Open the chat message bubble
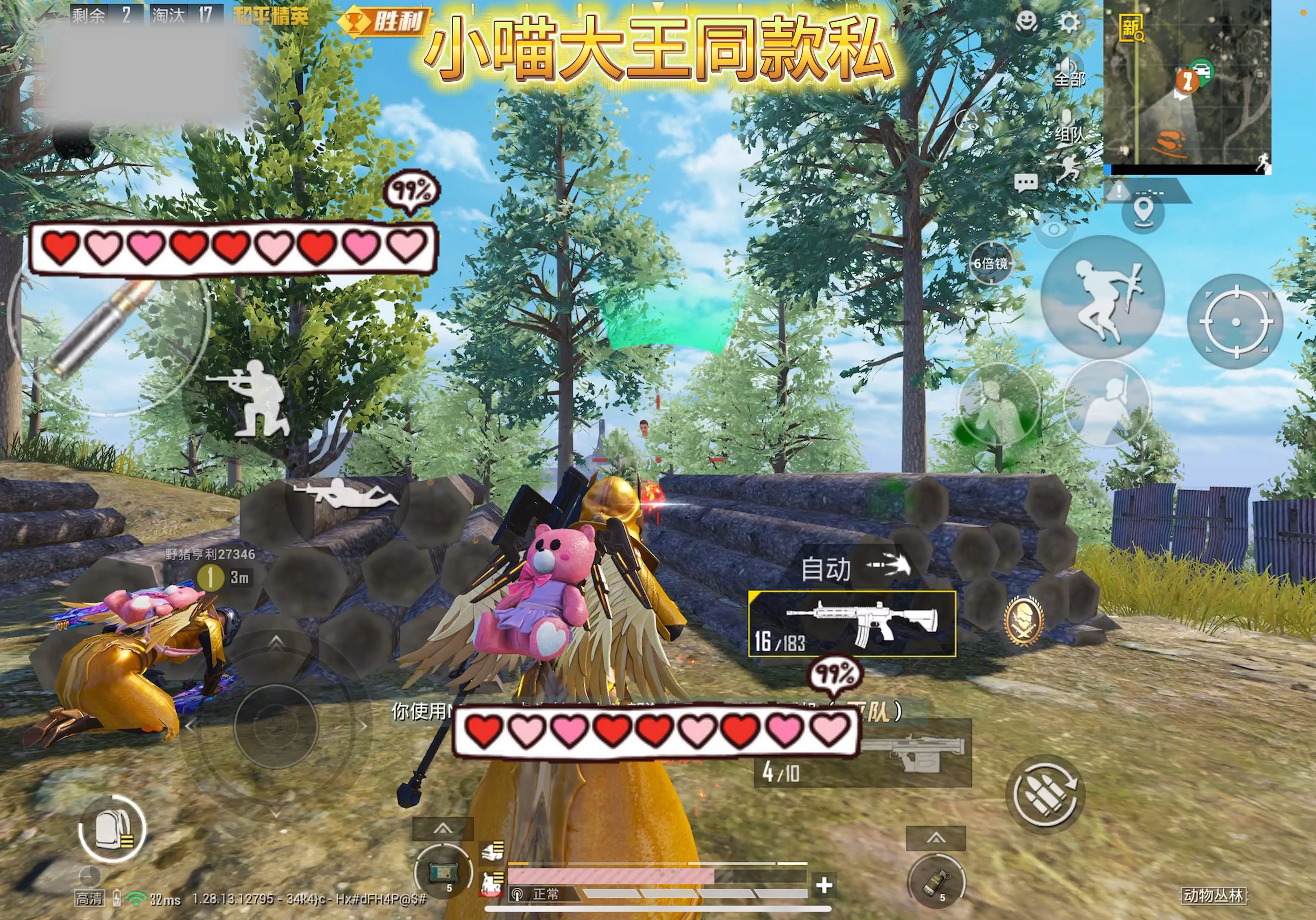Screen dimensions: 1316x920 (x=1026, y=183)
